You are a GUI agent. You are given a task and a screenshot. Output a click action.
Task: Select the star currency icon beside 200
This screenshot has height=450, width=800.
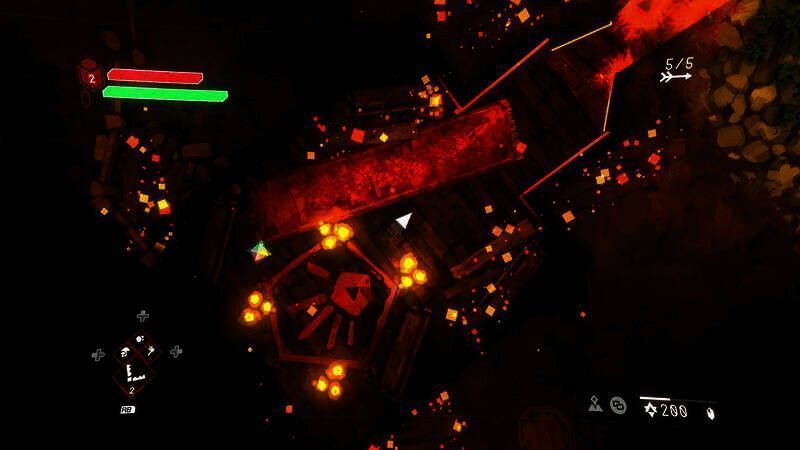coord(650,410)
